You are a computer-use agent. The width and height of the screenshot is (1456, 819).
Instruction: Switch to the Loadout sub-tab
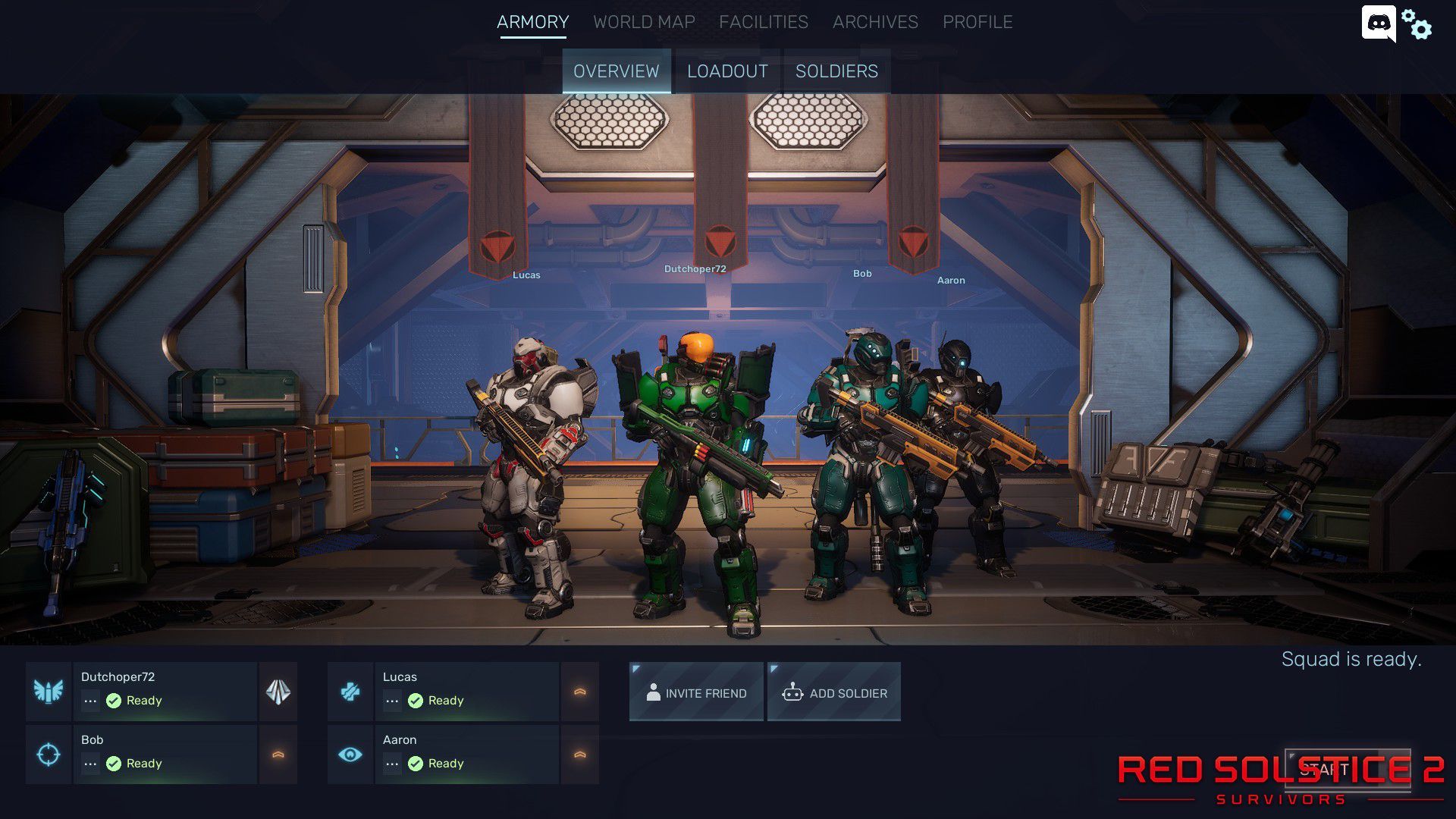click(x=727, y=71)
